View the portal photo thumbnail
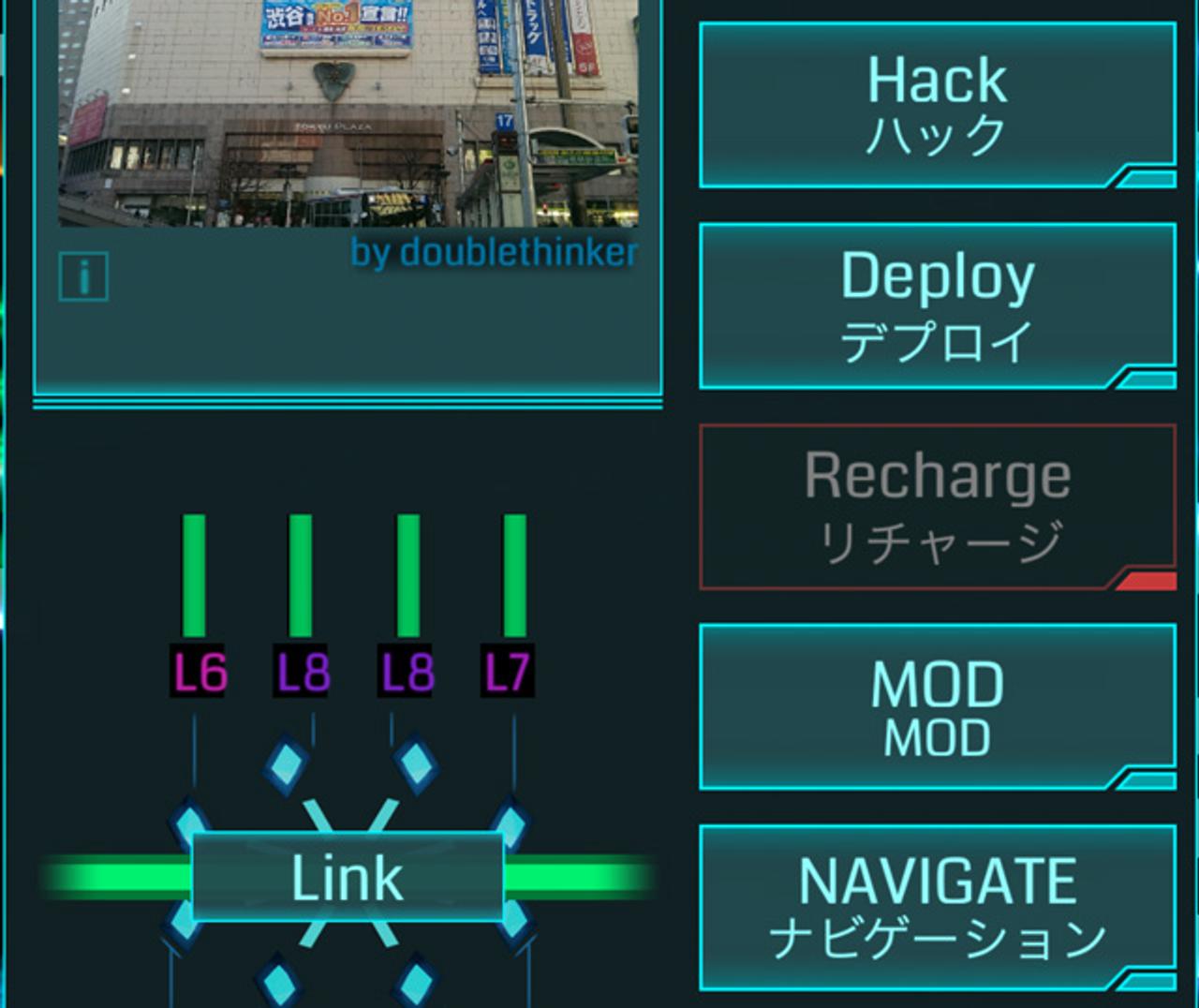 (347, 112)
